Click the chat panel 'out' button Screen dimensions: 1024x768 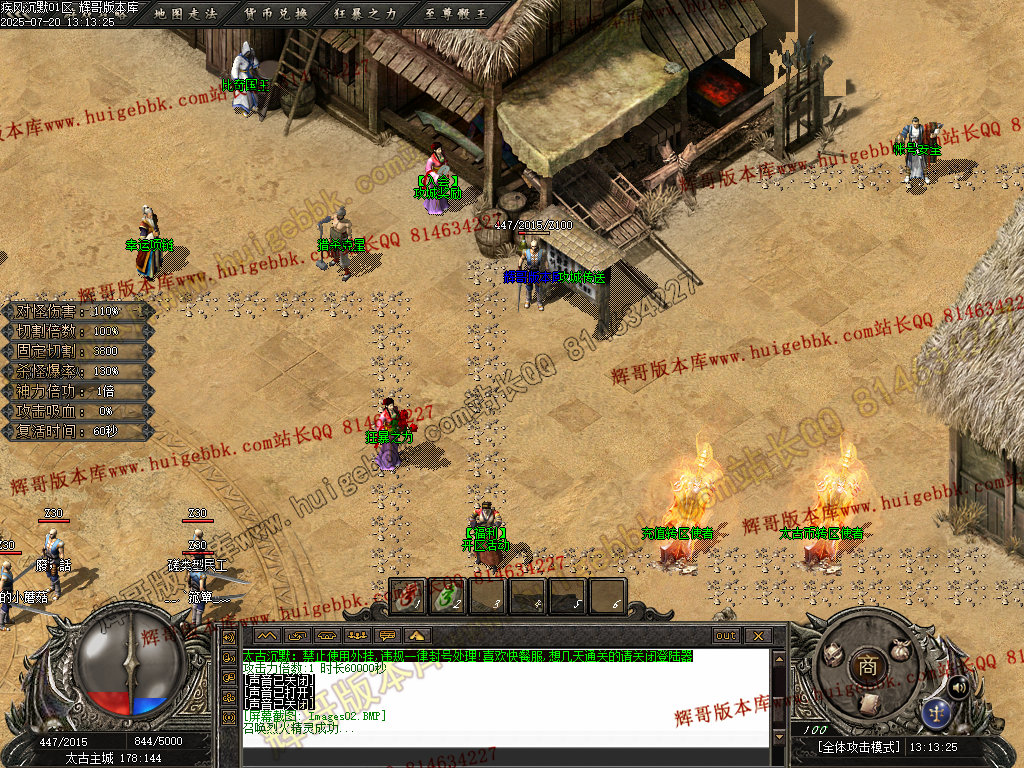(x=725, y=636)
